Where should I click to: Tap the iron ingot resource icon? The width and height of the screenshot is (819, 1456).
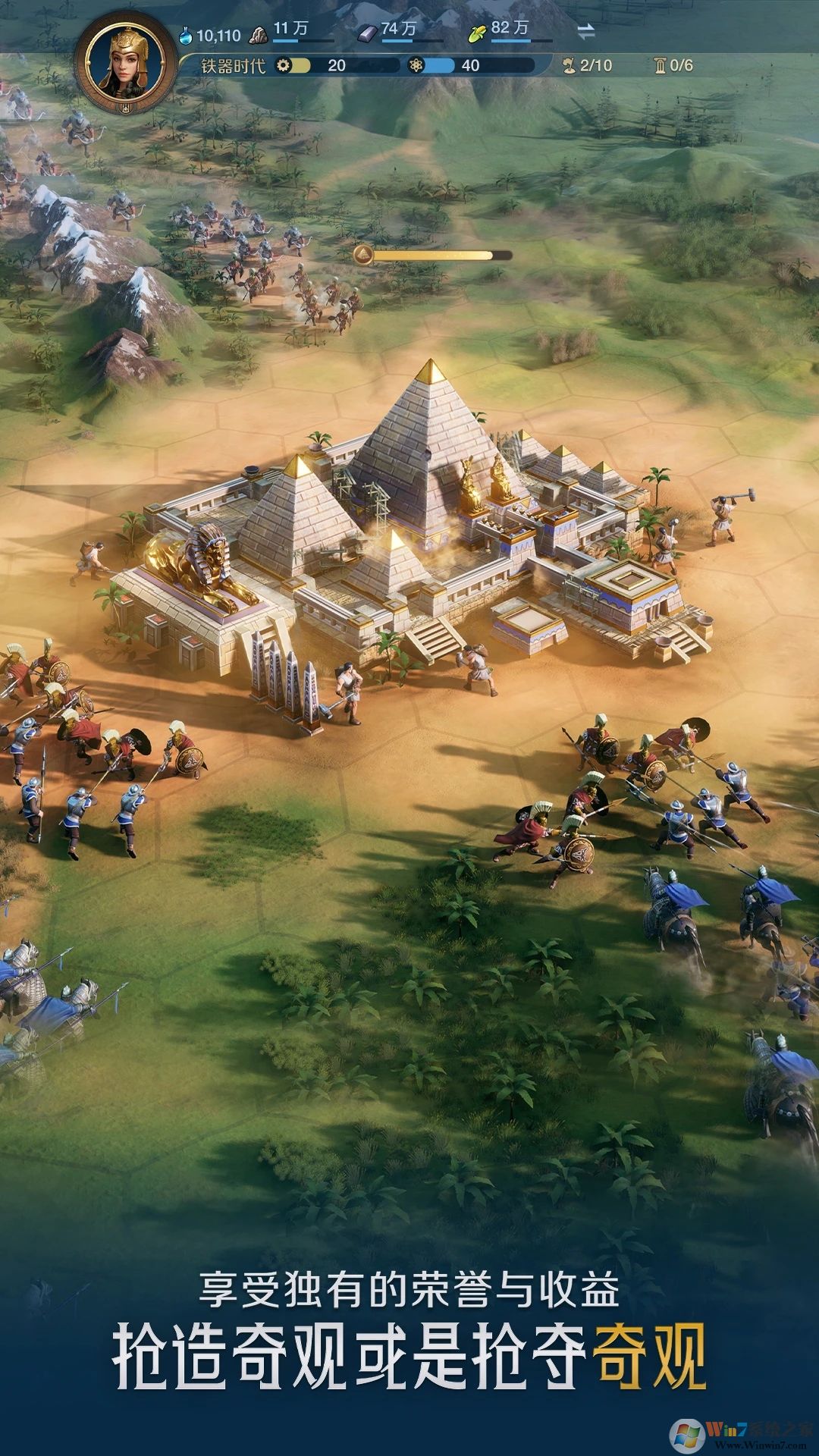click(368, 33)
